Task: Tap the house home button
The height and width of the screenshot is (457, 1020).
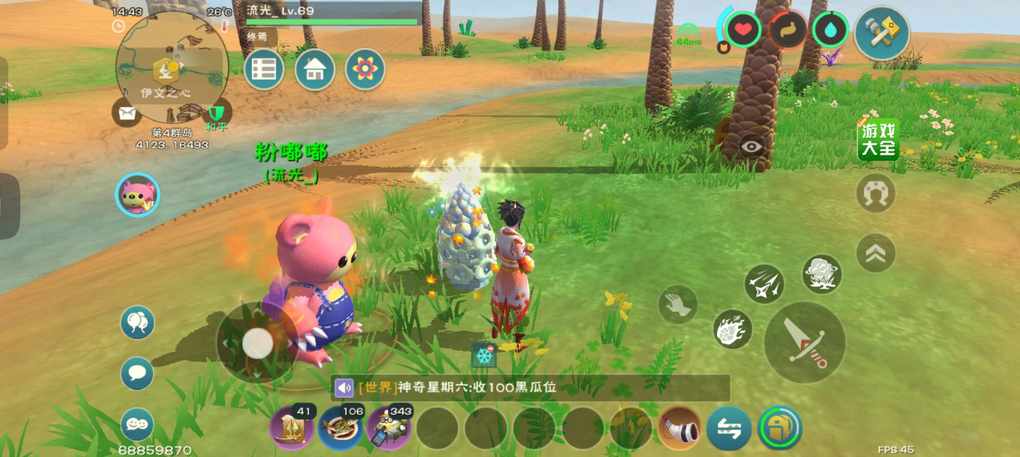Action: pos(315,69)
